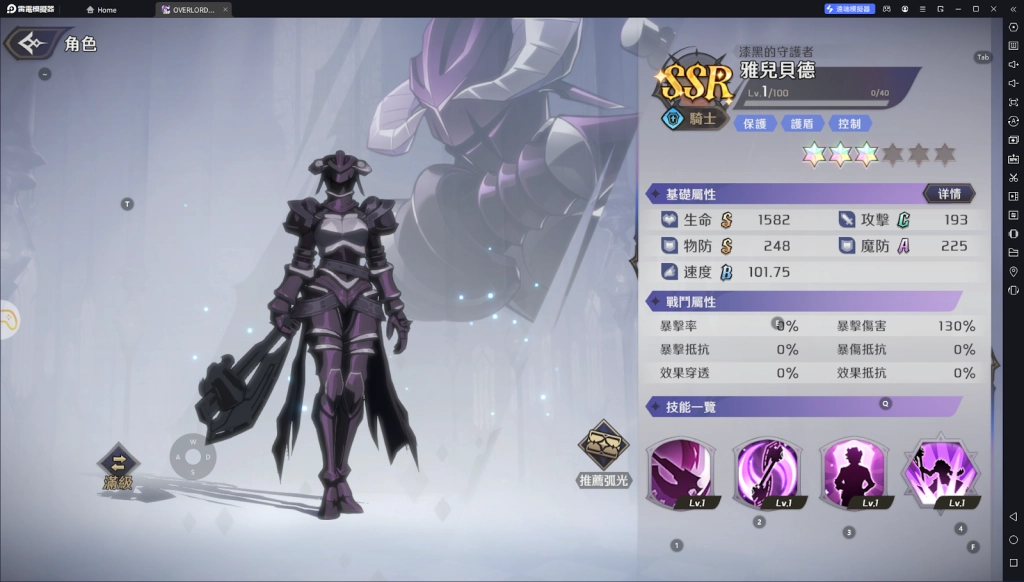Viewport: 1024px width, 582px height.
Task: Open the 推薦弧光 recommendation
Action: [x=605, y=453]
